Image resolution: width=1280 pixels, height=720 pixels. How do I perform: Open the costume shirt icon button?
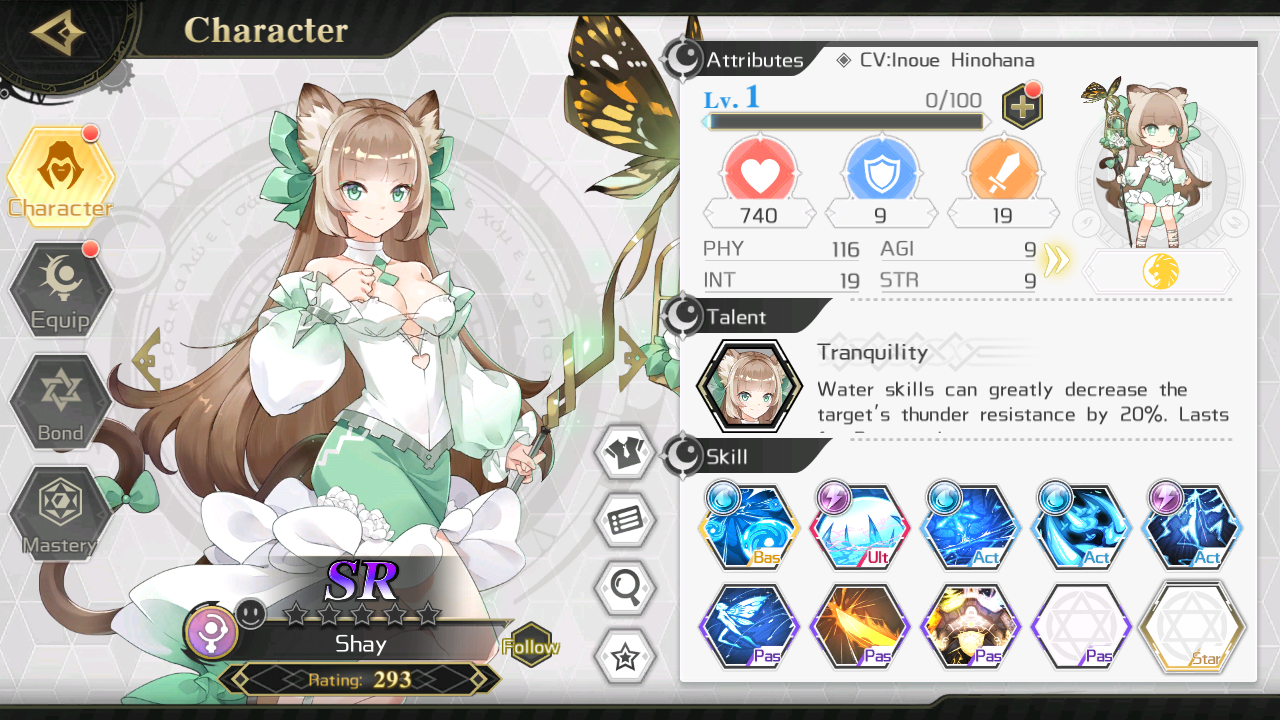[x=625, y=452]
